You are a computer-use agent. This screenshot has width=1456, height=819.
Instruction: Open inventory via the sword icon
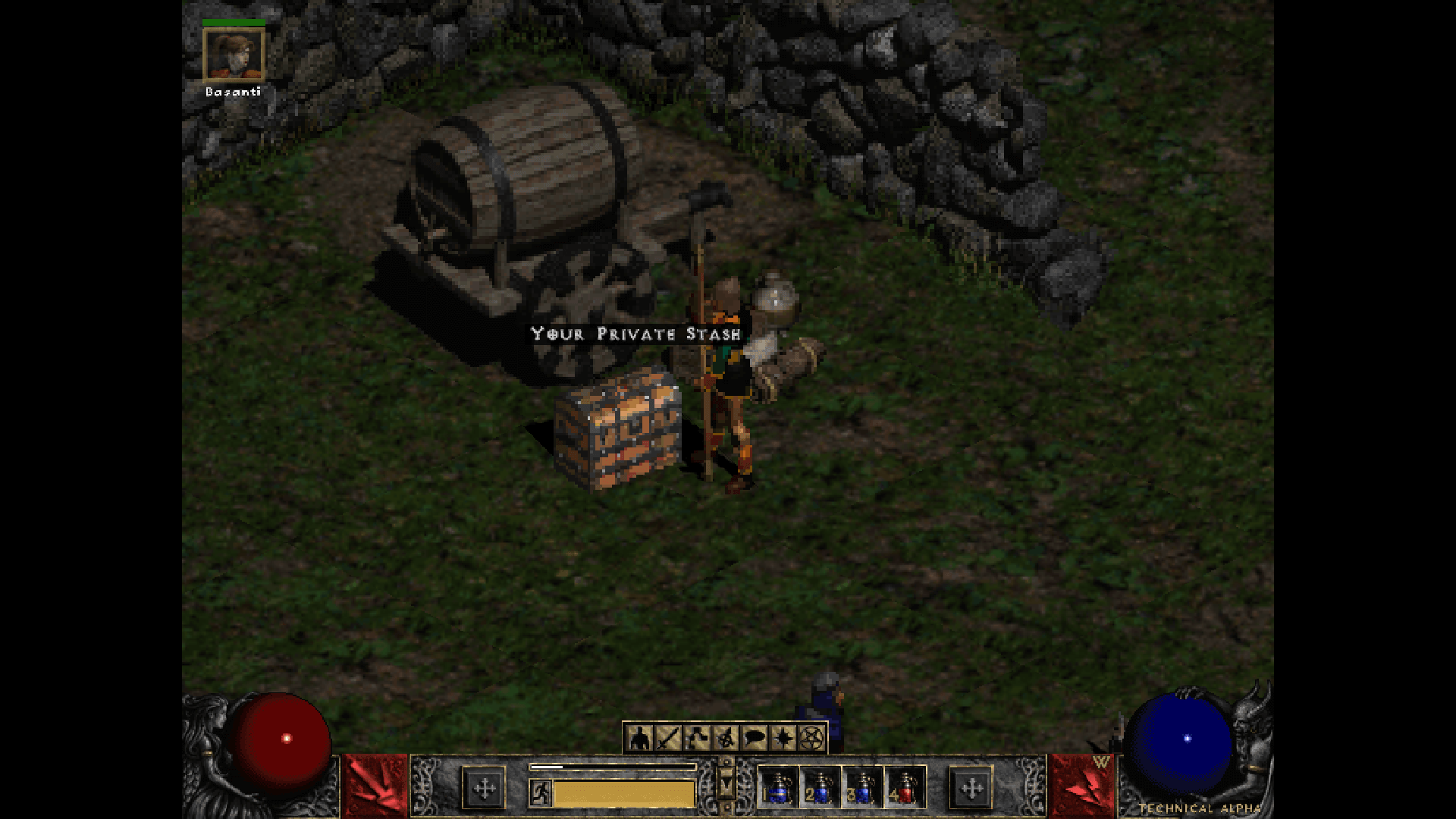[668, 737]
